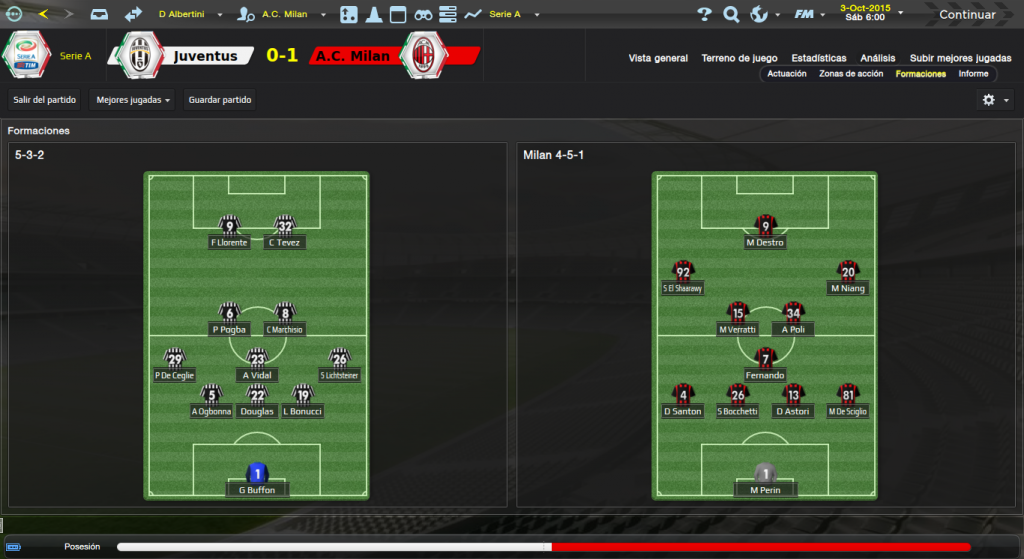
Task: Open the D Albertini manager menu
Action: click(x=187, y=14)
